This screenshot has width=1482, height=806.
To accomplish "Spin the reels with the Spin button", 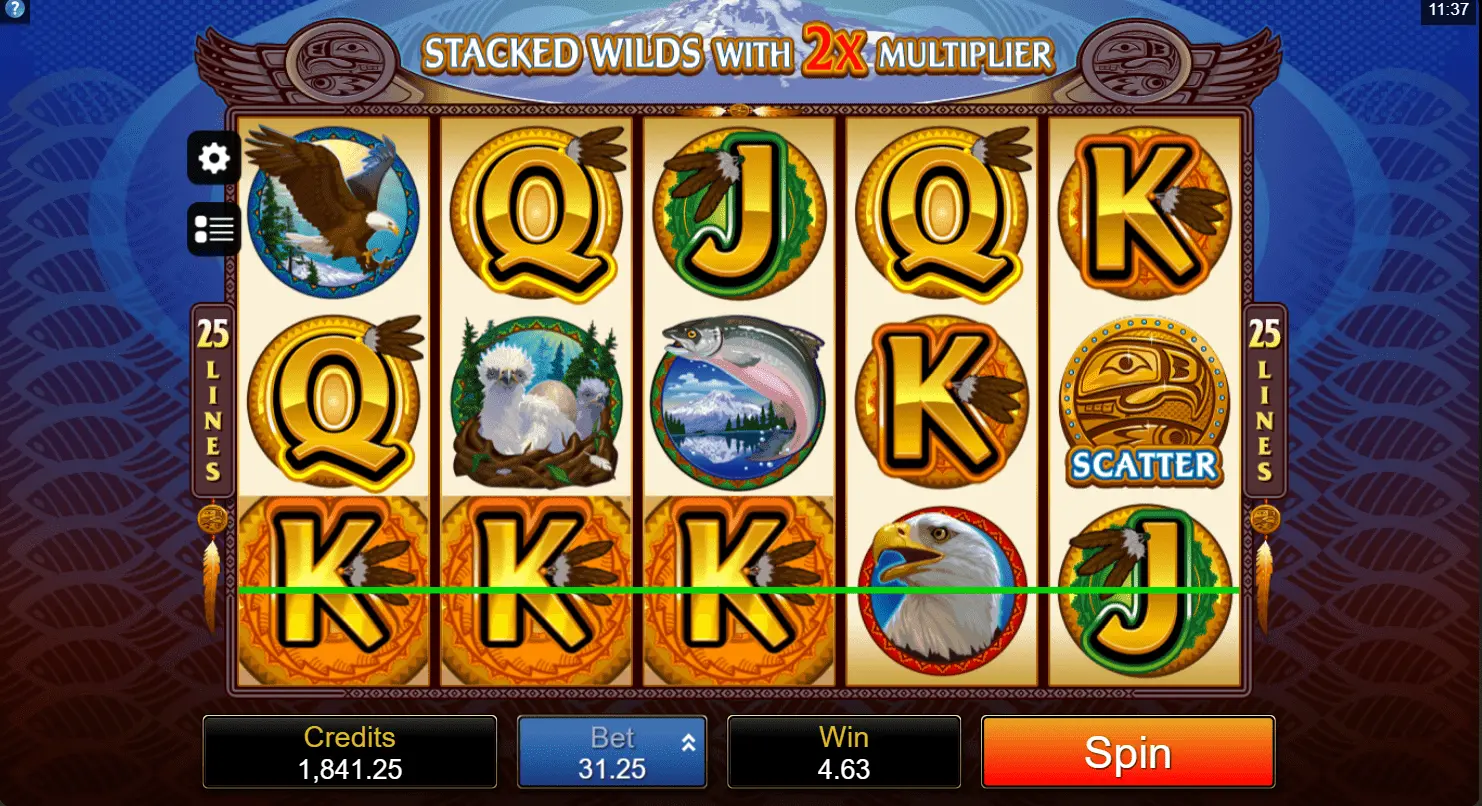I will pos(1127,752).
